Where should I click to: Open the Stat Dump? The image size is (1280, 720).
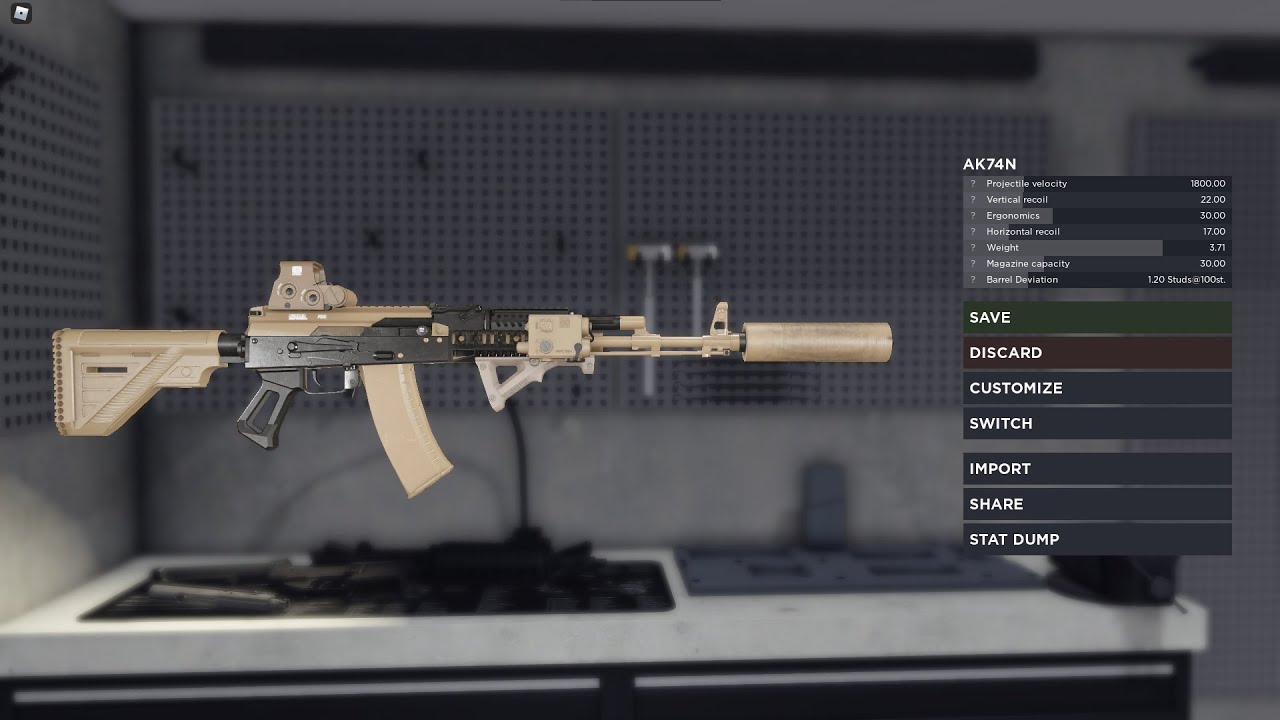[1097, 540]
